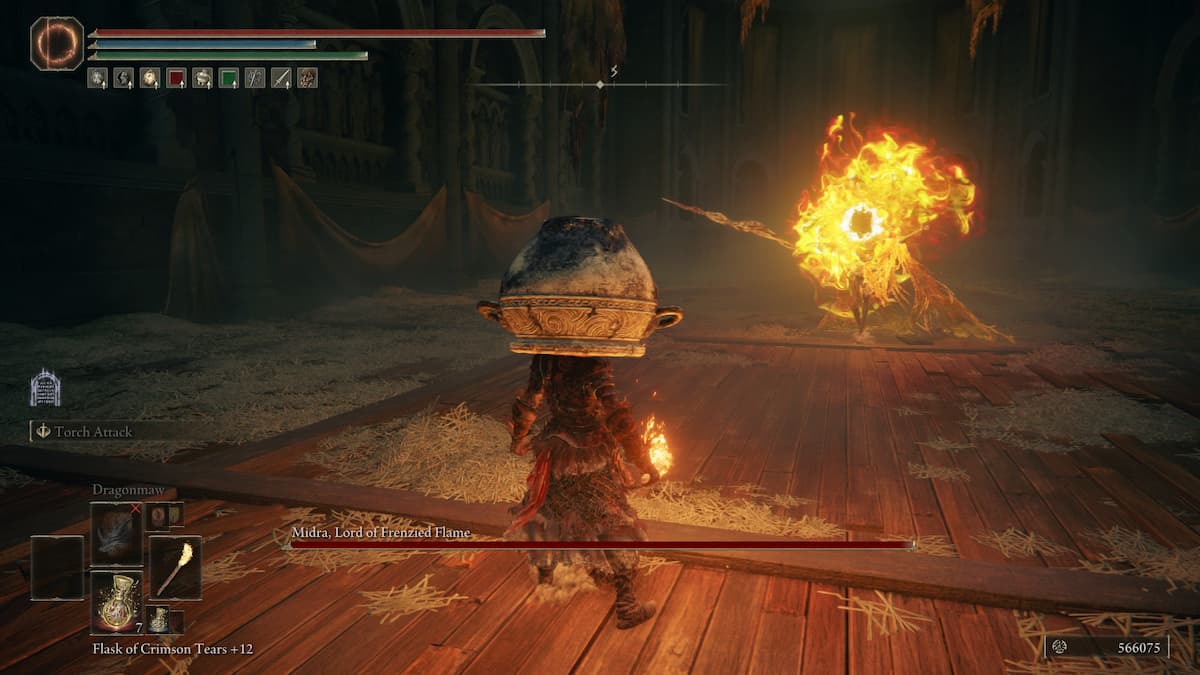Select the small blue flask pouch slot
The width and height of the screenshot is (1200, 675).
pos(159,620)
